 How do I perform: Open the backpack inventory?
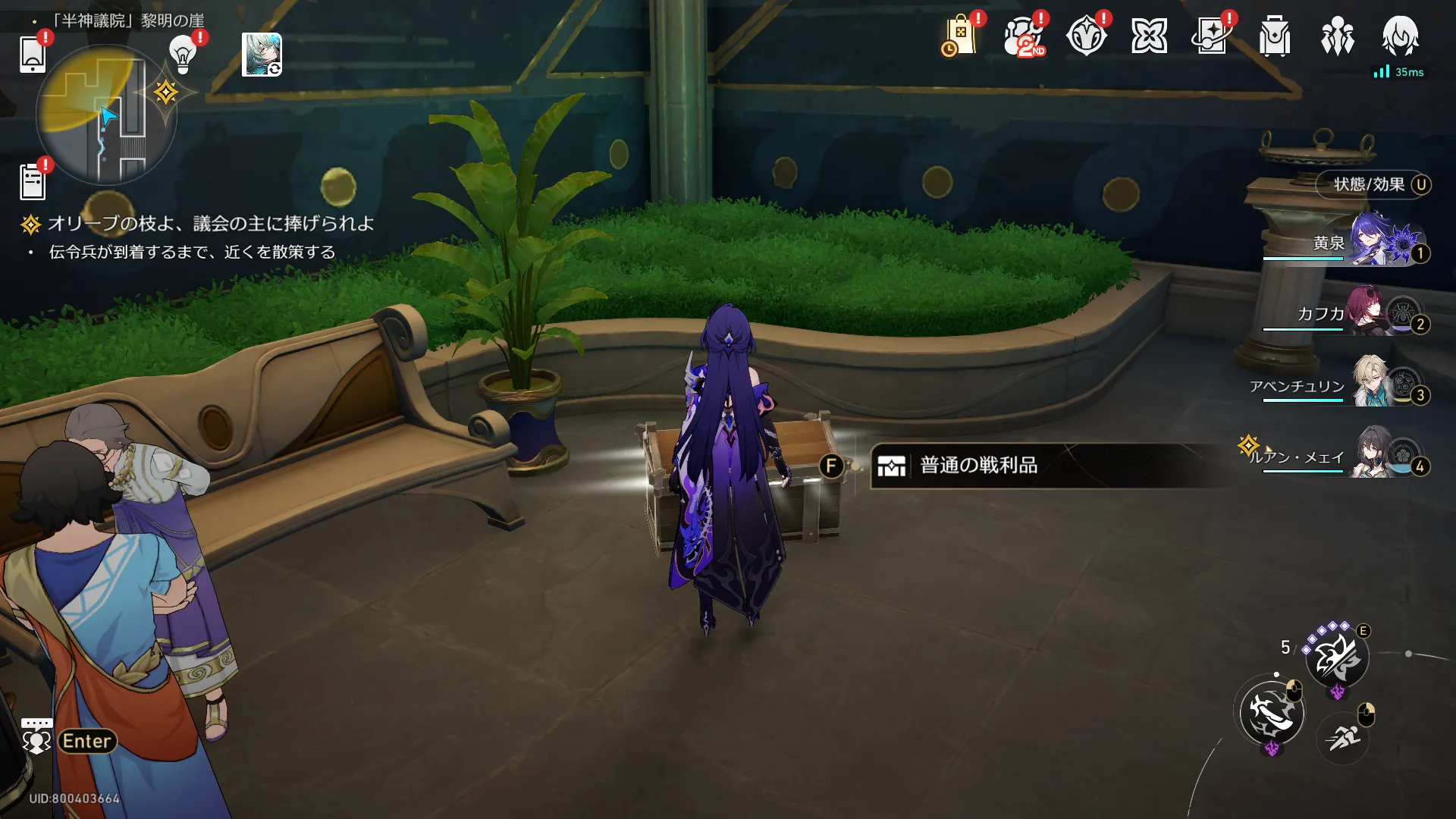point(1275,36)
